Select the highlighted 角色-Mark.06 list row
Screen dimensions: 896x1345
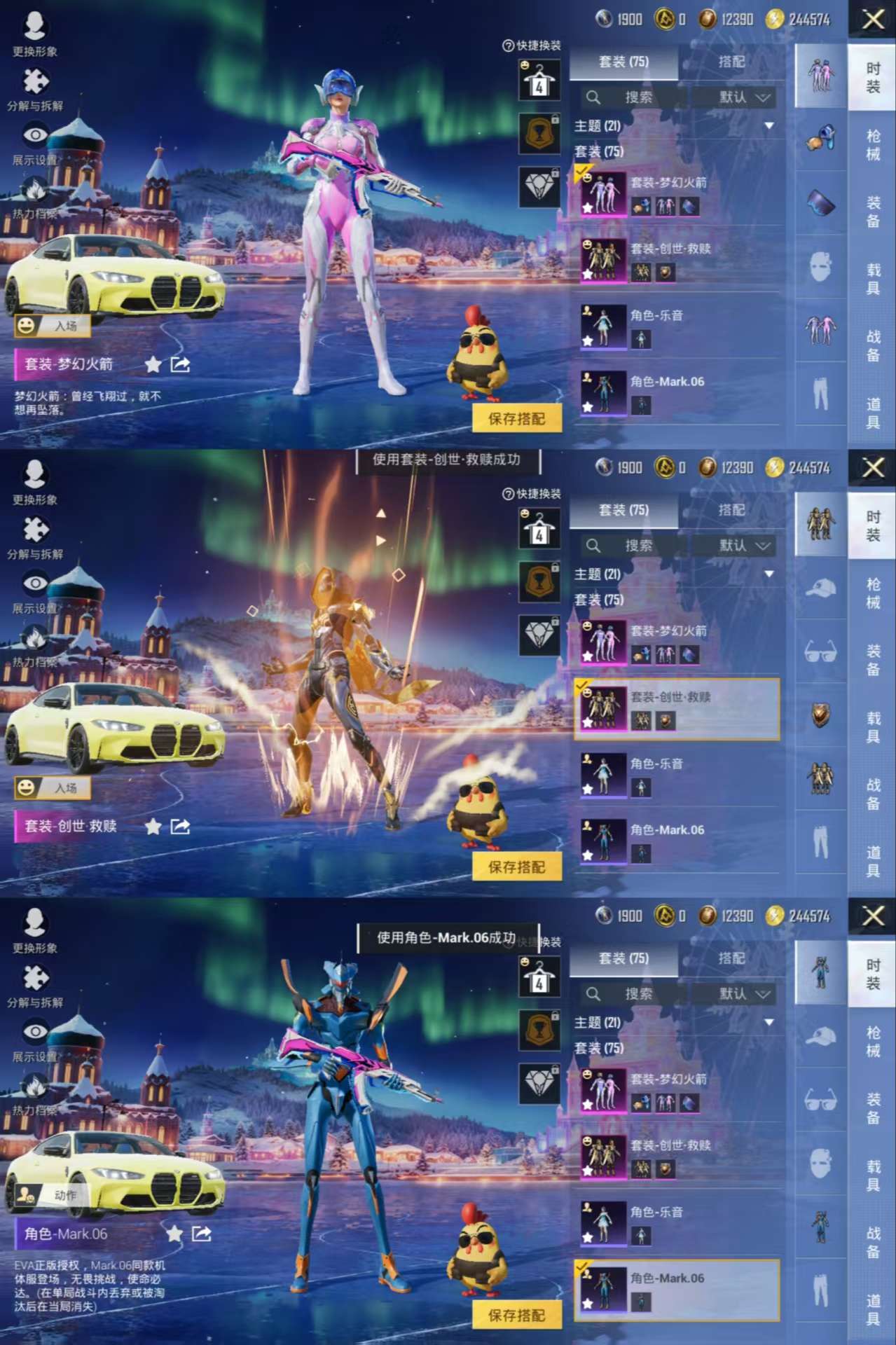click(x=676, y=1290)
